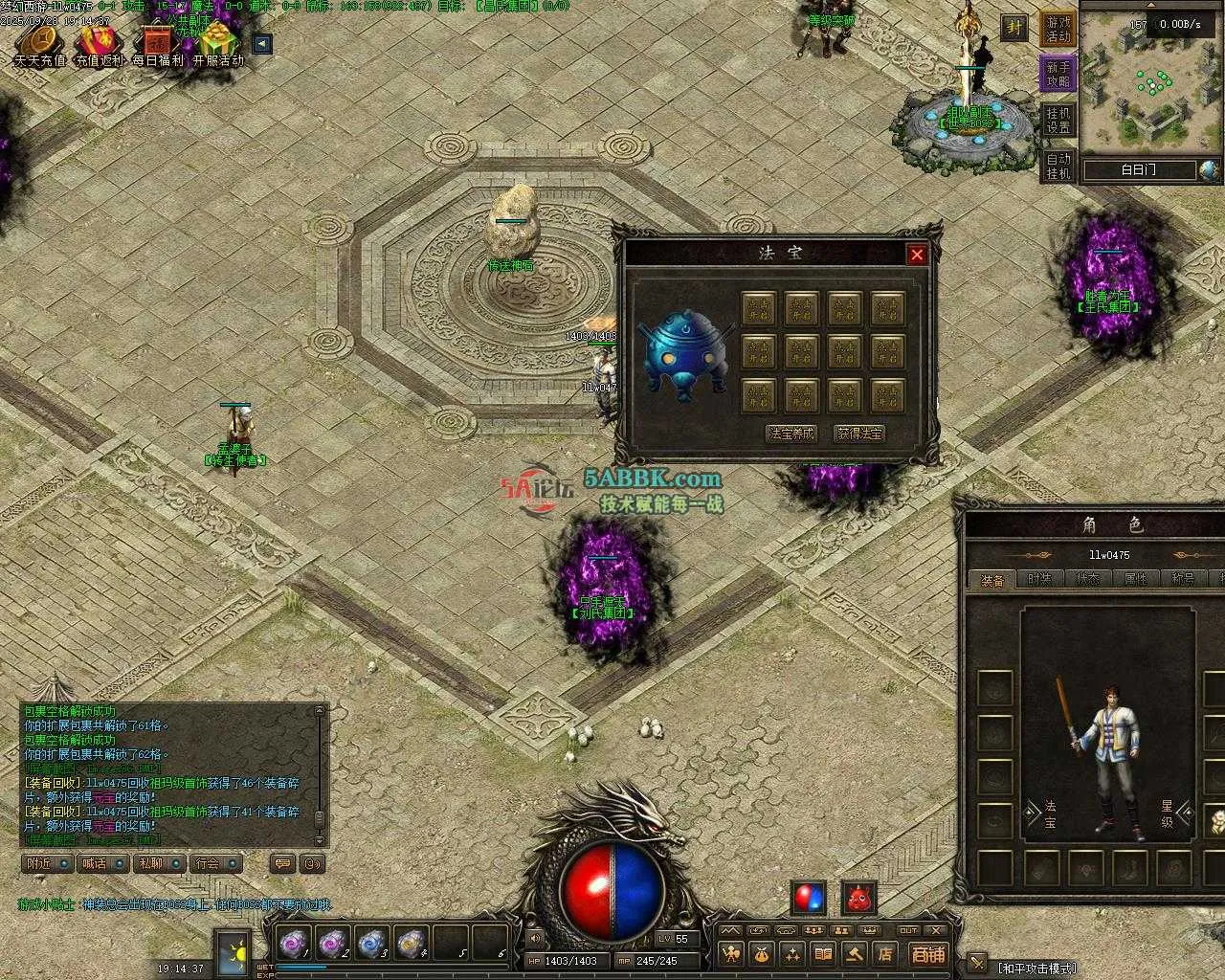Open the 新手攻略 beginner guide button
Image resolution: width=1225 pixels, height=980 pixels.
pos(1058,74)
